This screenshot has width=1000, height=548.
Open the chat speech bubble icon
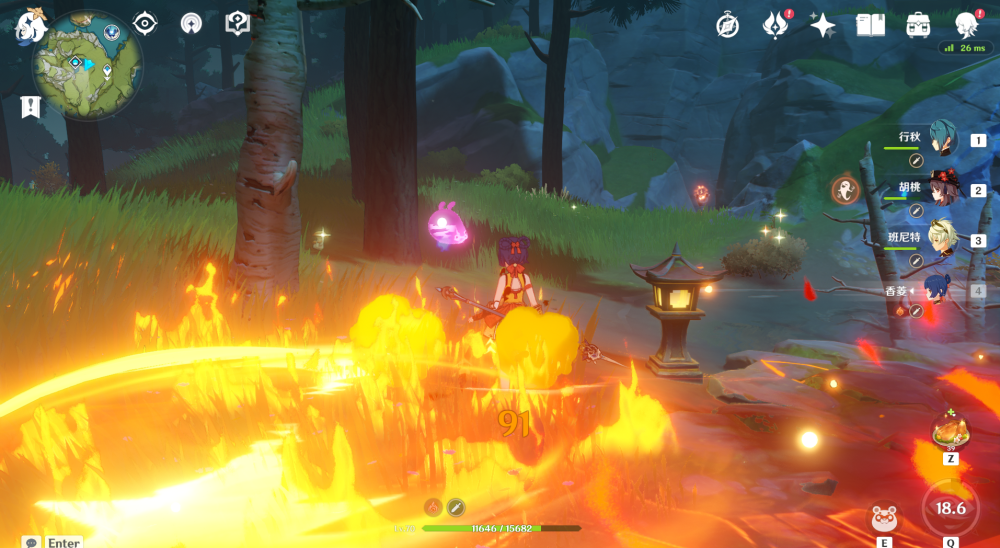31,542
